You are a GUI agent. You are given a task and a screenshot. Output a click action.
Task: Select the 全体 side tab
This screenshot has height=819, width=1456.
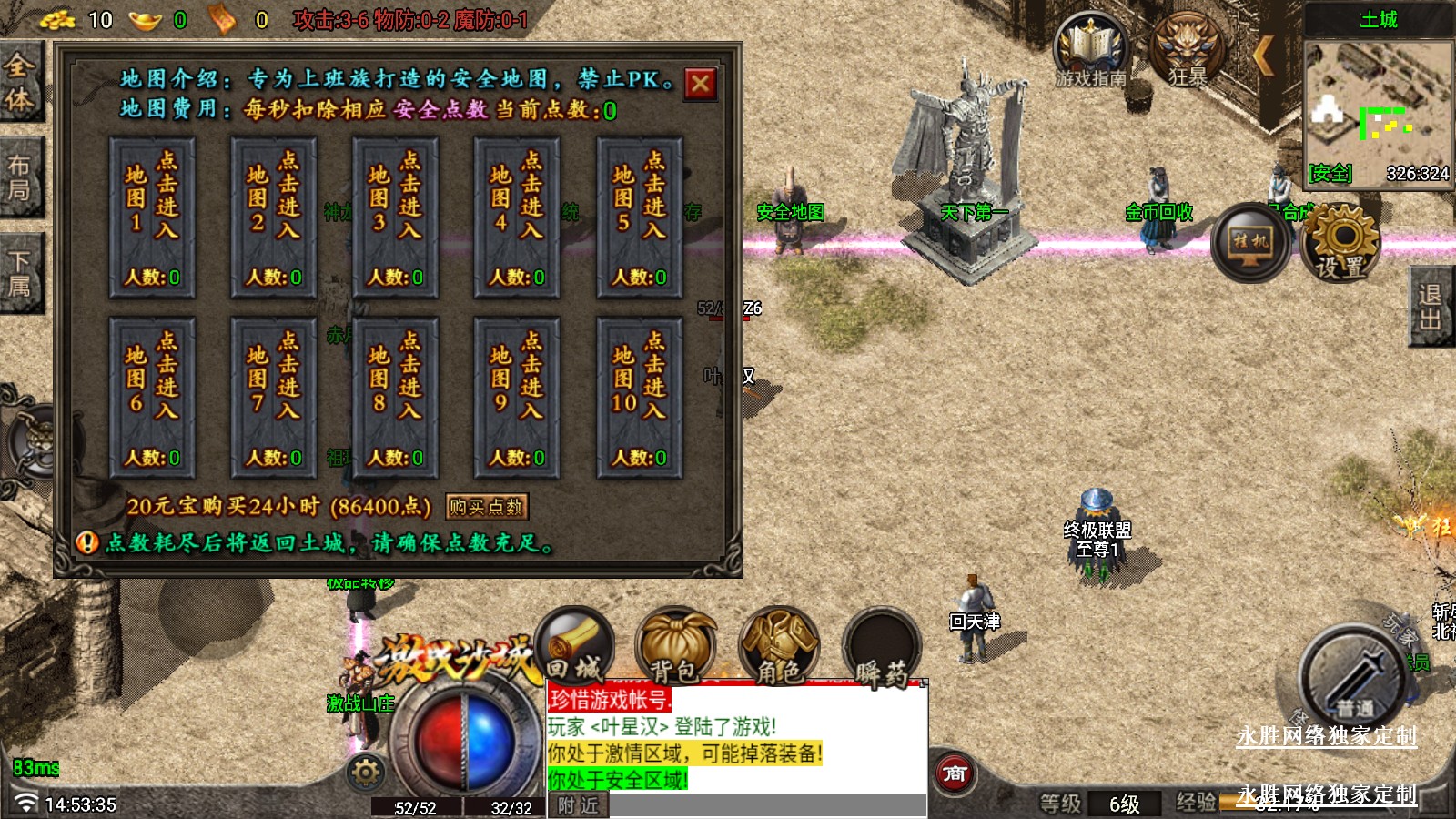(20, 82)
